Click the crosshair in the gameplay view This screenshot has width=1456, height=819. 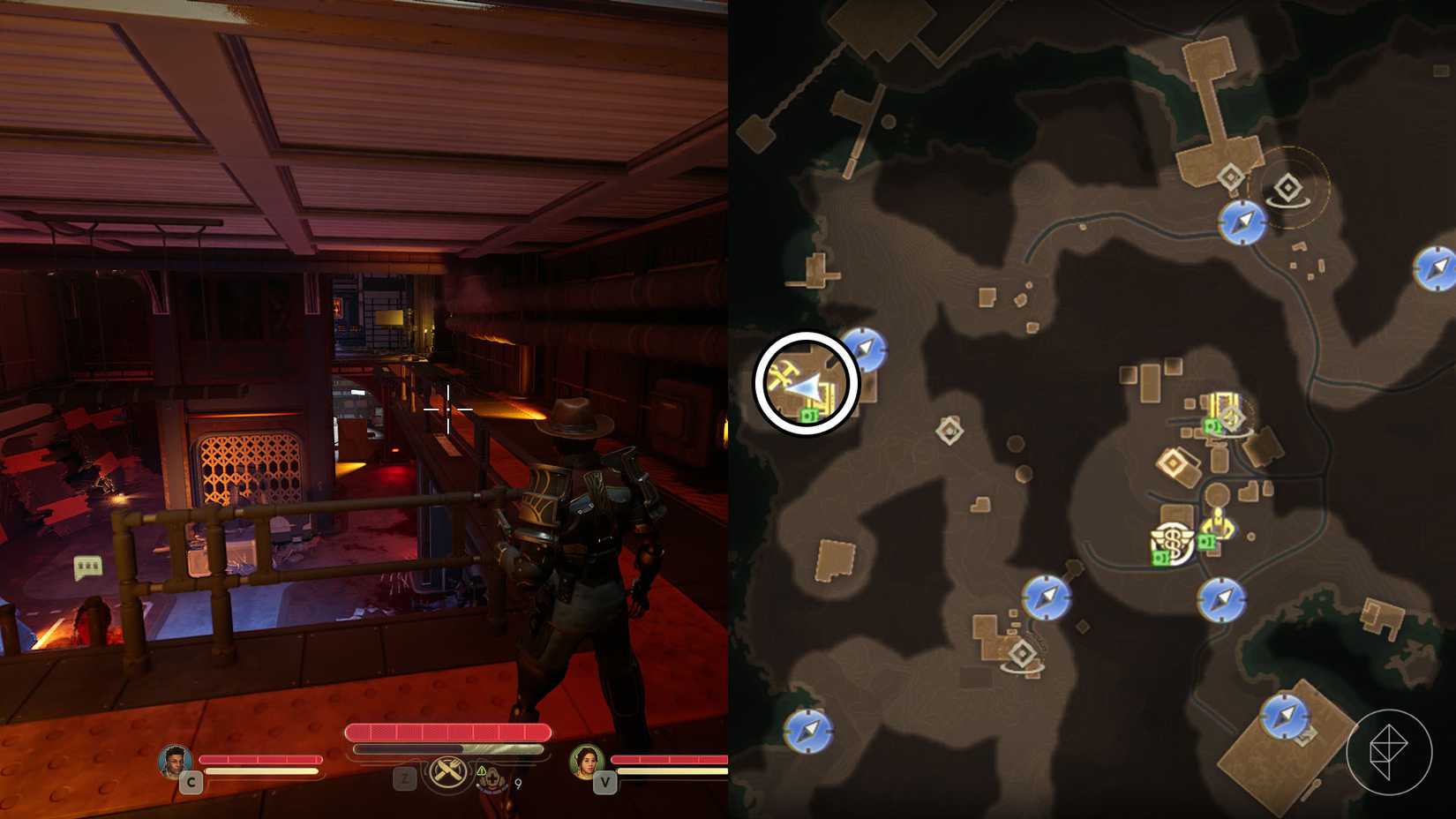click(450, 410)
